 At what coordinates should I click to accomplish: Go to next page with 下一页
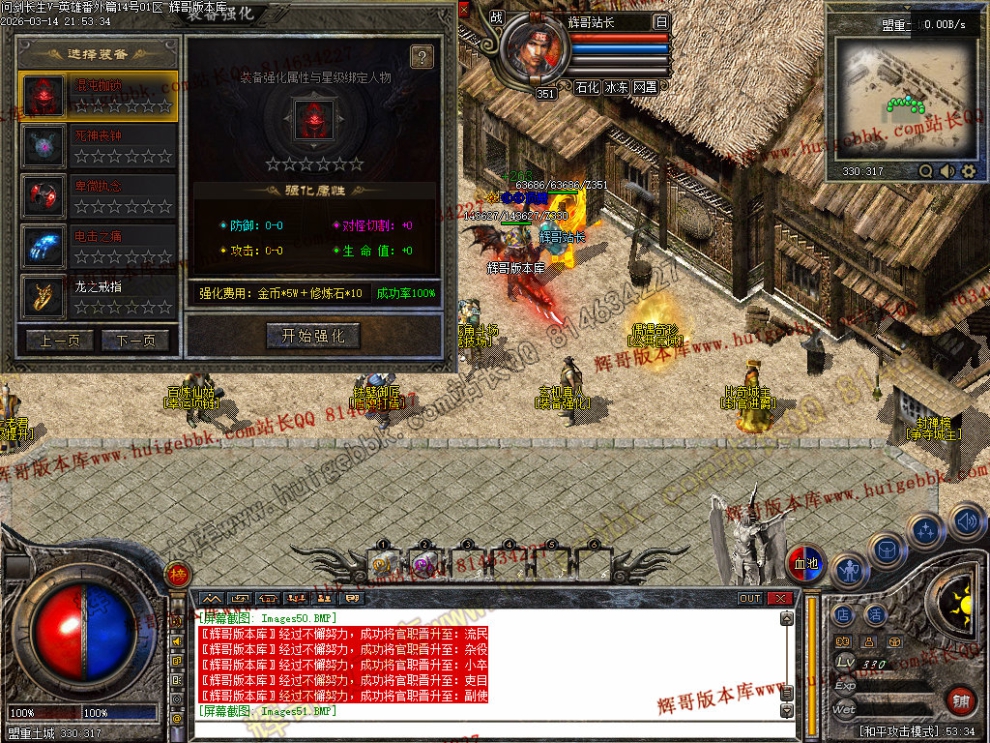coord(136,341)
